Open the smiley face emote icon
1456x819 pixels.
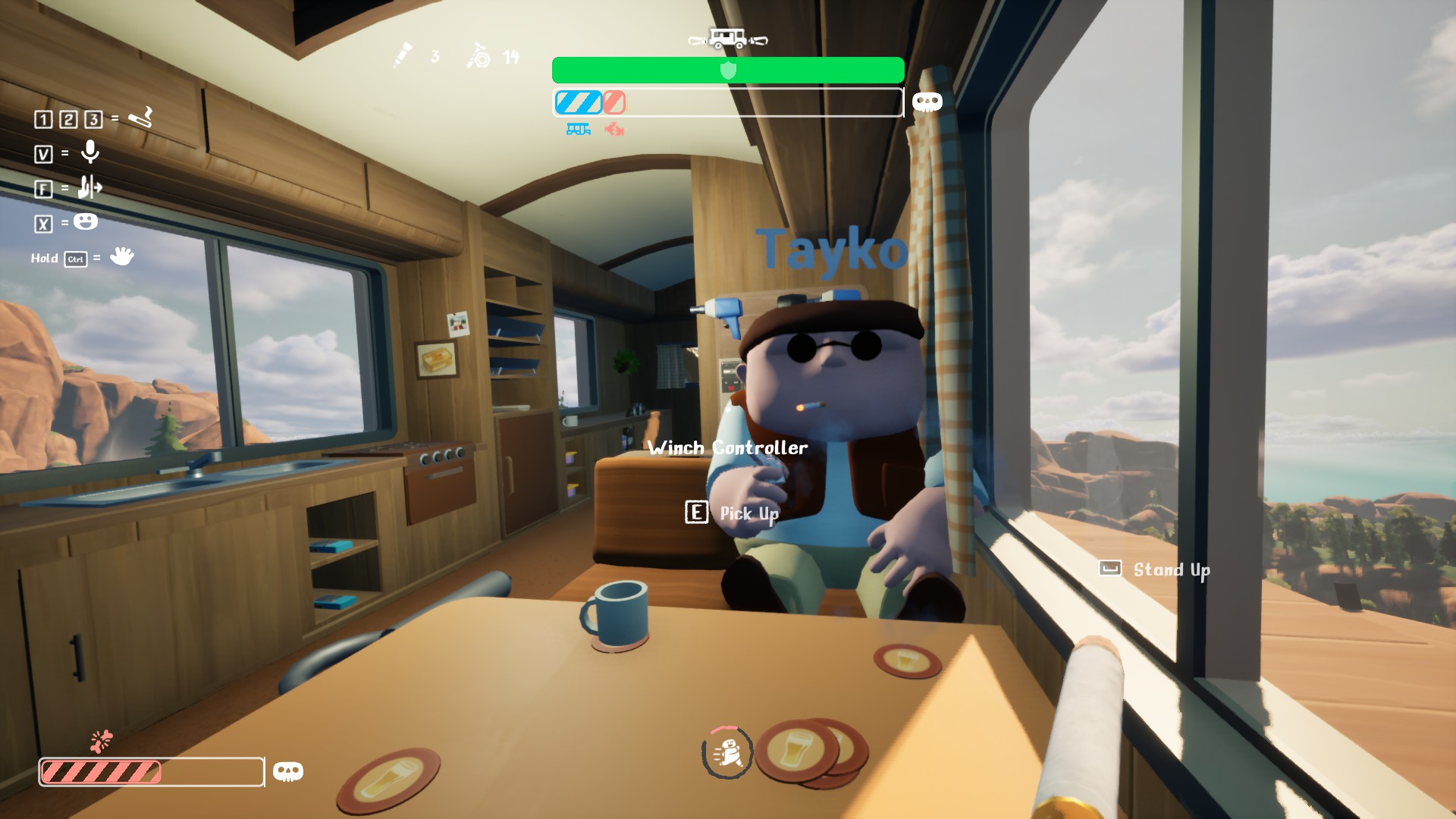point(86,221)
